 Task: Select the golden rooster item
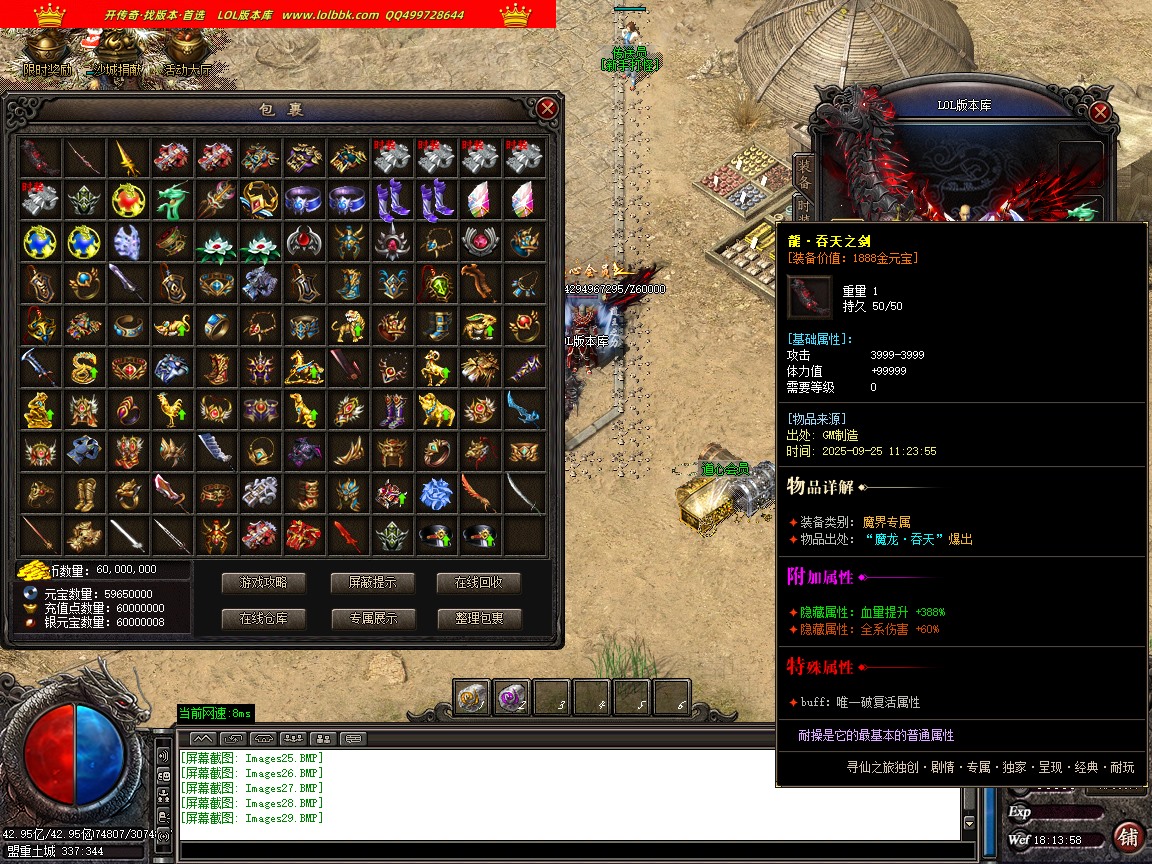tap(173, 408)
